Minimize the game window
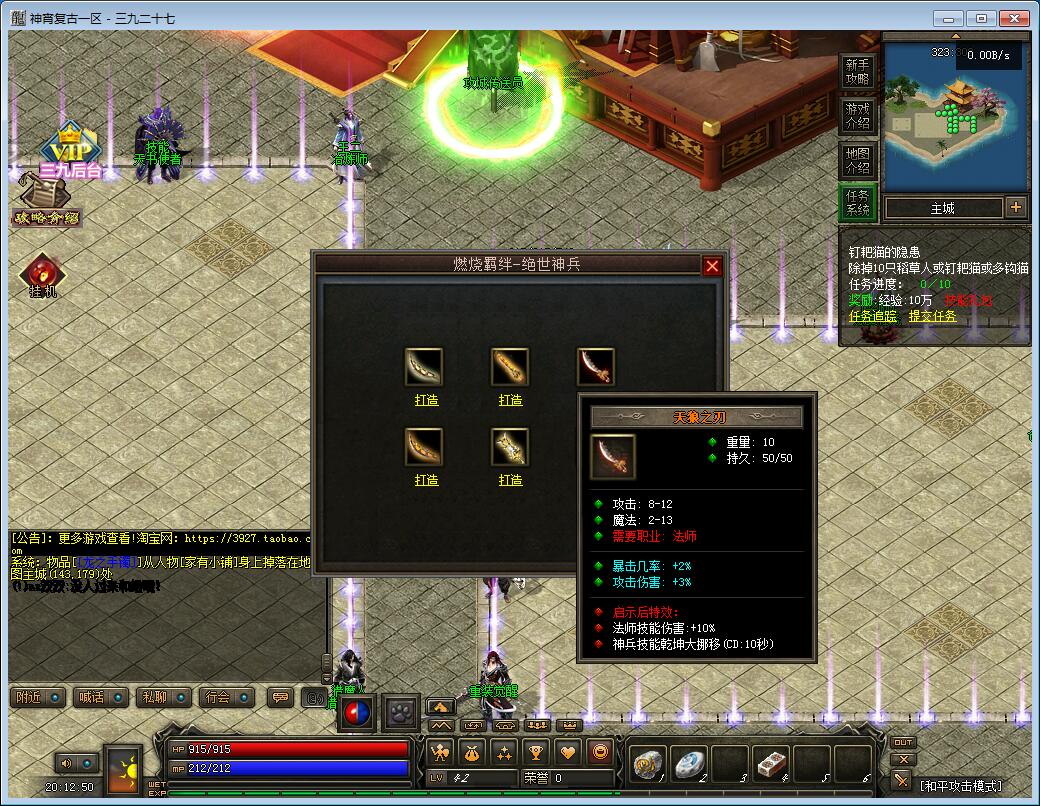The image size is (1040, 806). [948, 18]
